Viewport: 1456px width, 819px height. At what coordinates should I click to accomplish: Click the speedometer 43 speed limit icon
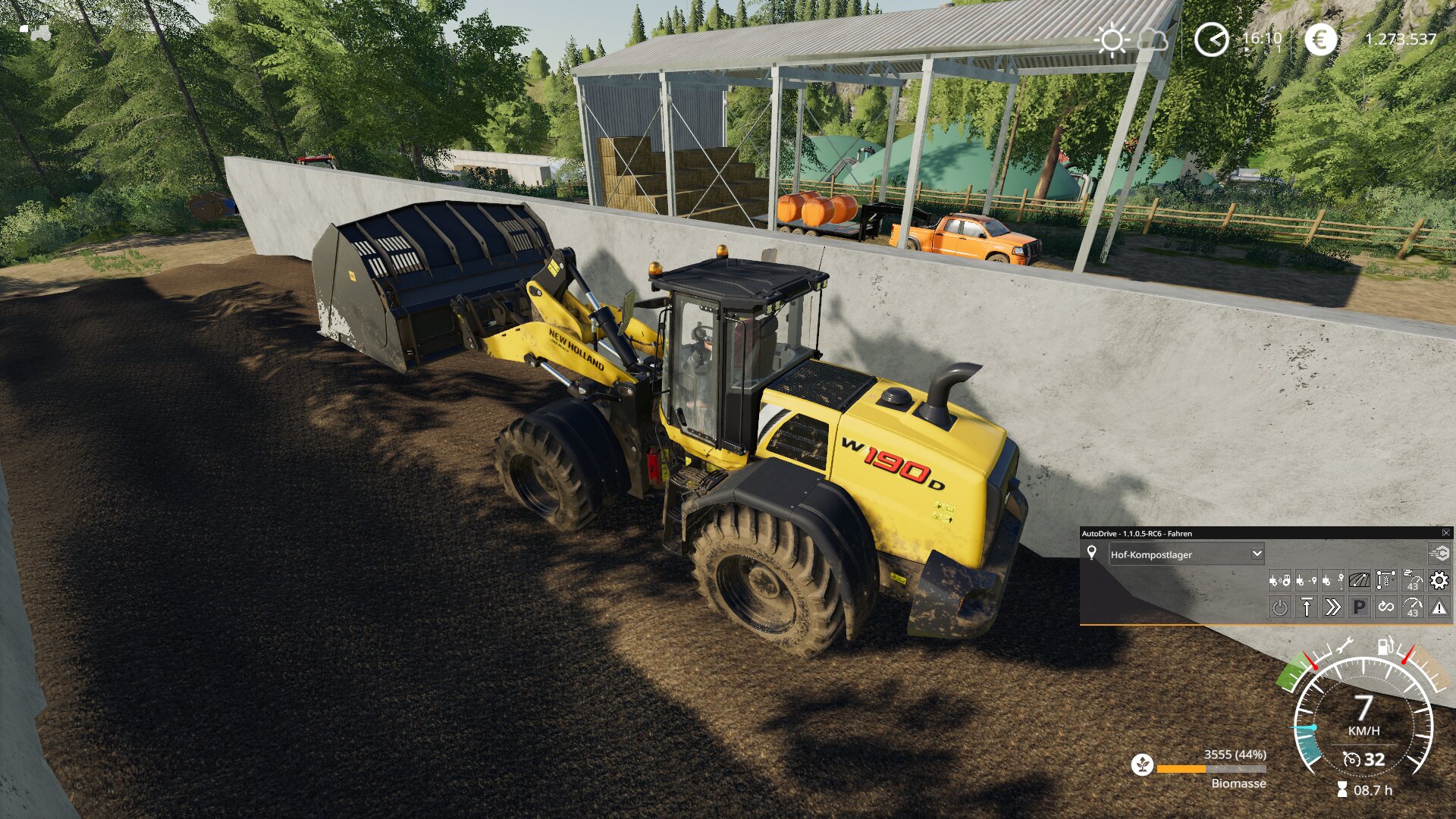point(1412,607)
